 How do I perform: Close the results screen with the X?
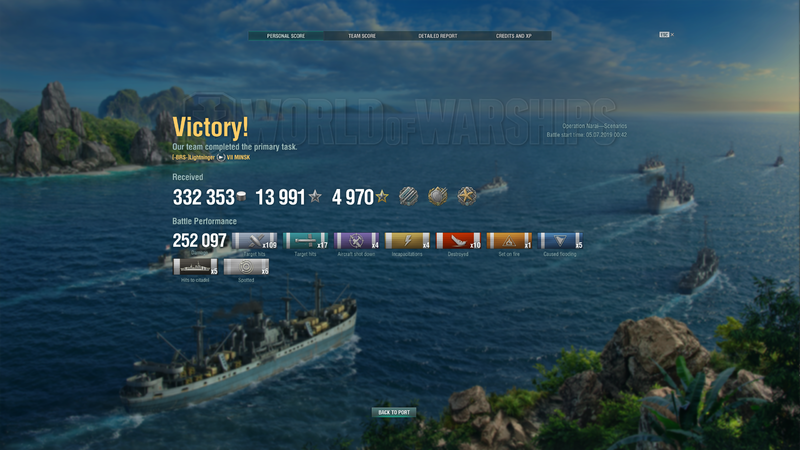[673, 35]
